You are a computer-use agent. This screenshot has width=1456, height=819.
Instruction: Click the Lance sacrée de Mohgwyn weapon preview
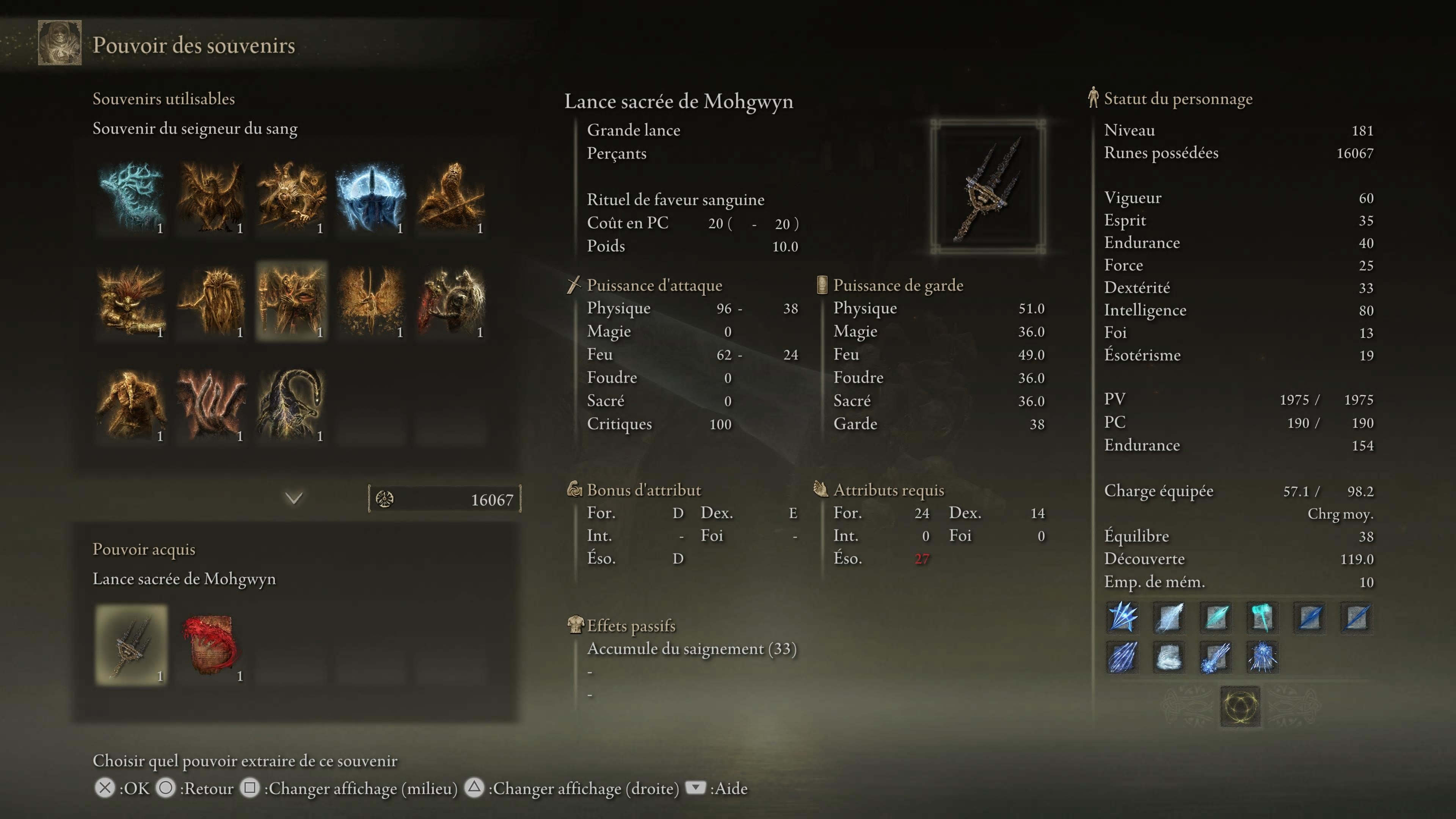[988, 187]
